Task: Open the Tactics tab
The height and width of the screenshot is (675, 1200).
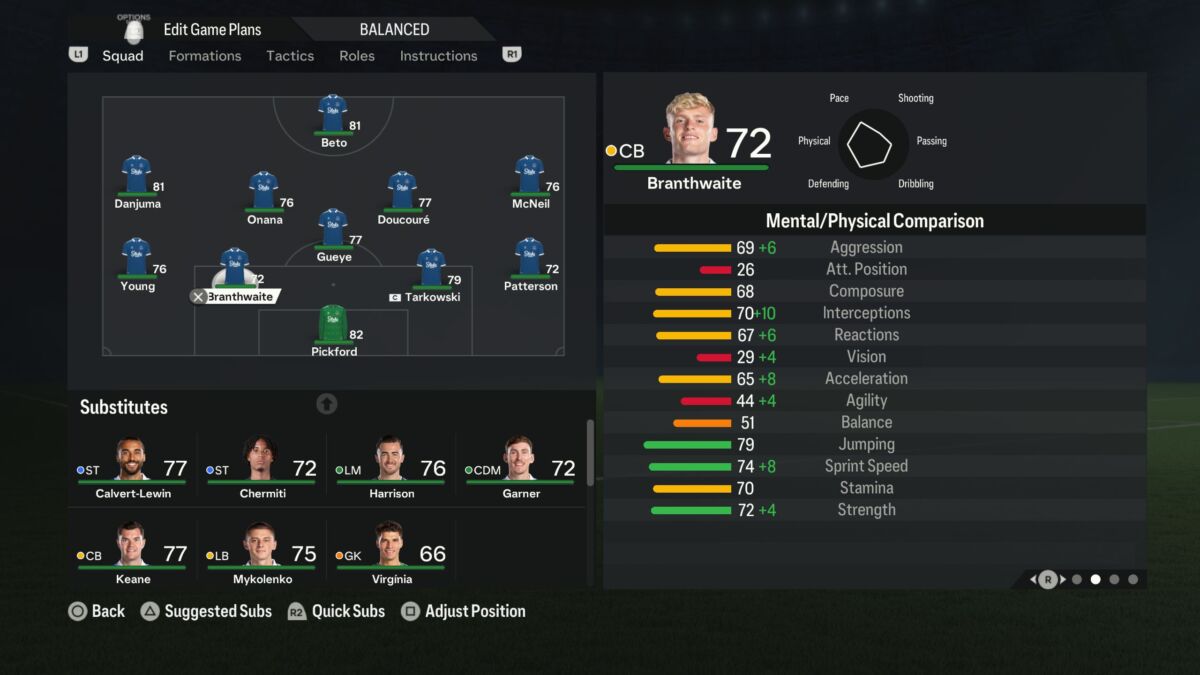Action: 290,56
